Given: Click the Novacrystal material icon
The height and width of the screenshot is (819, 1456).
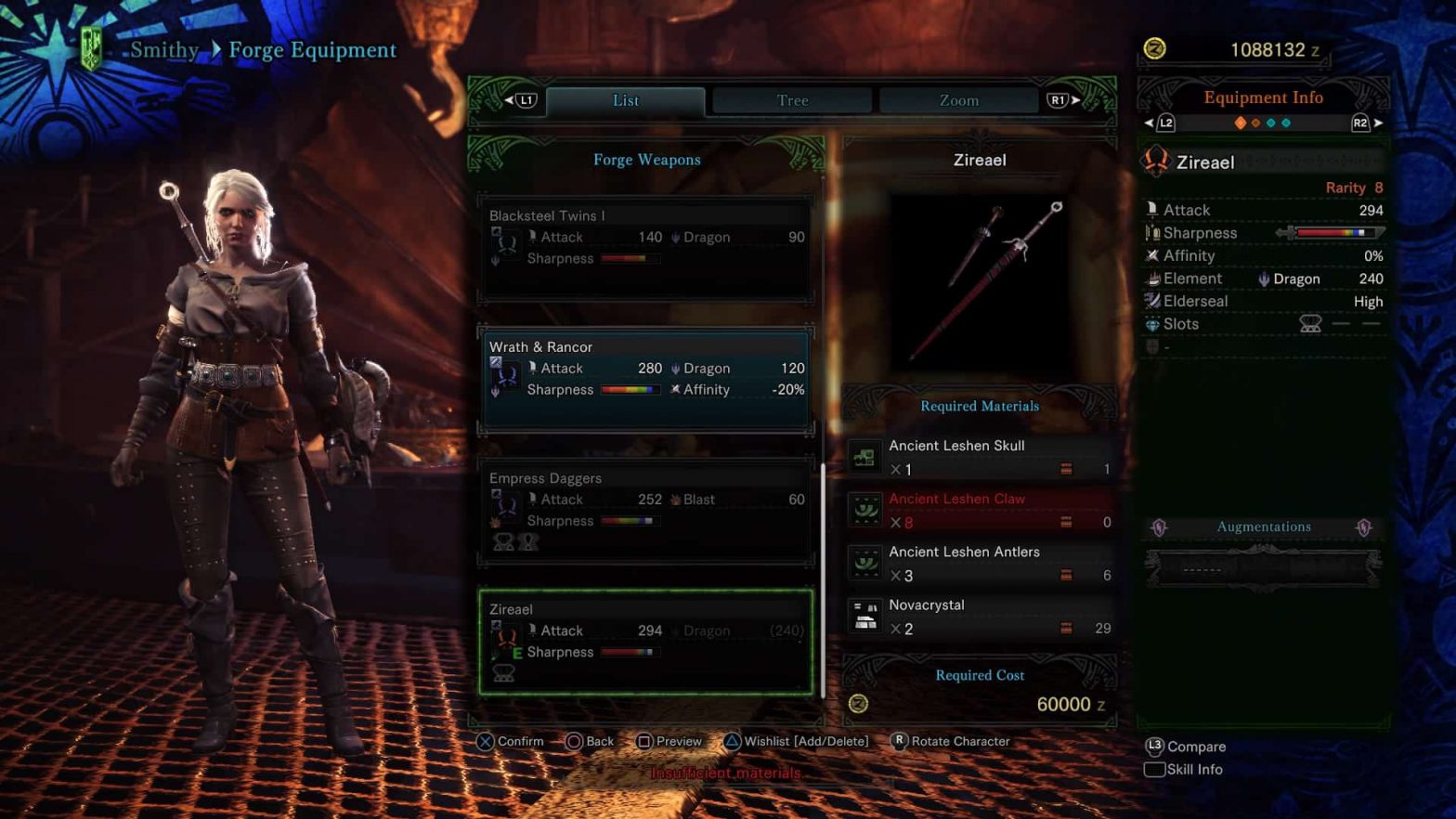Looking at the screenshot, I should 865,615.
